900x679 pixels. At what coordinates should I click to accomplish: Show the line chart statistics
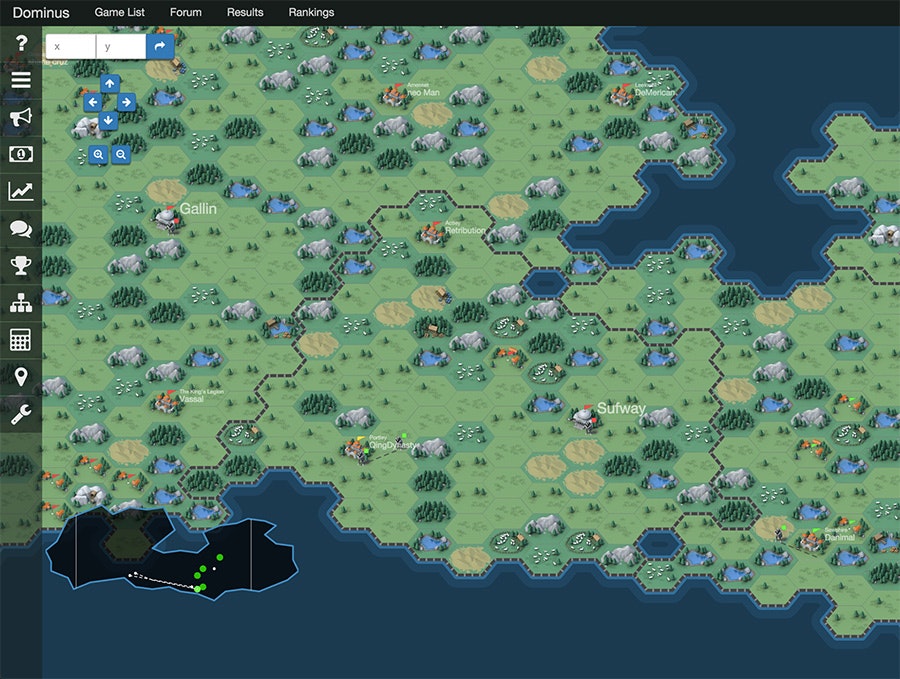click(x=21, y=191)
